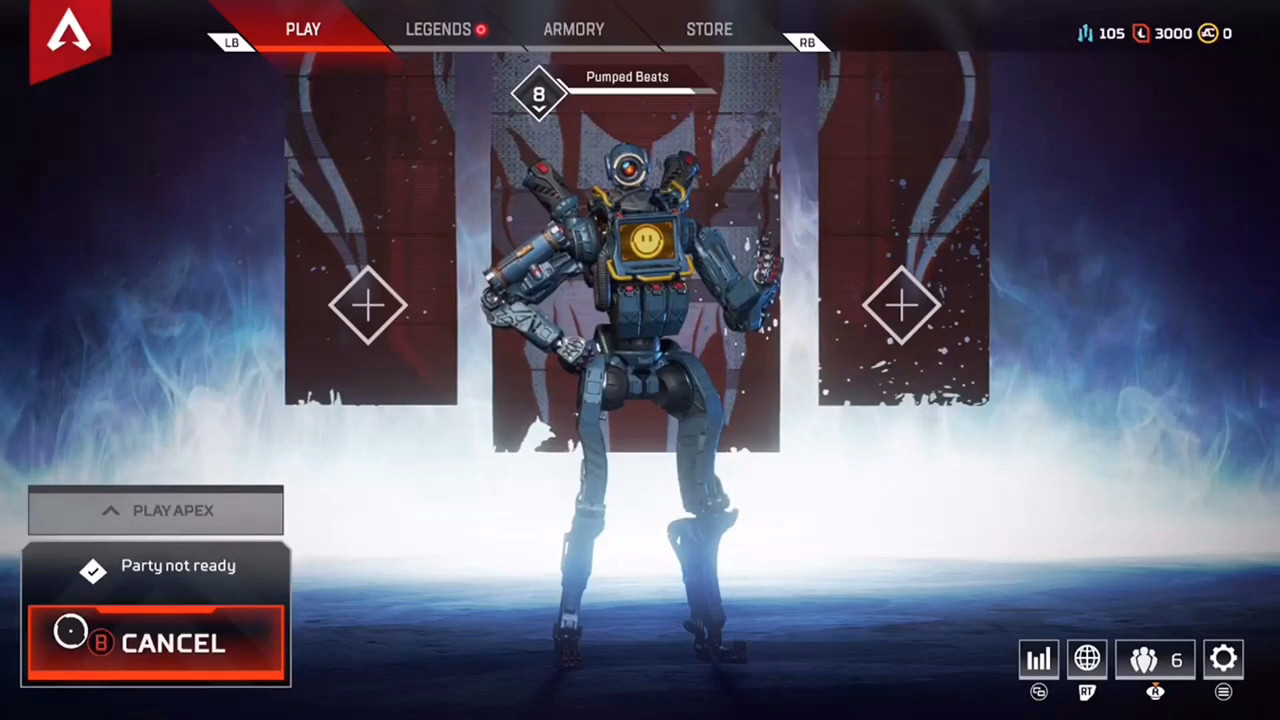Select the right empty squad slot
This screenshot has width=1280, height=720.
coord(902,305)
